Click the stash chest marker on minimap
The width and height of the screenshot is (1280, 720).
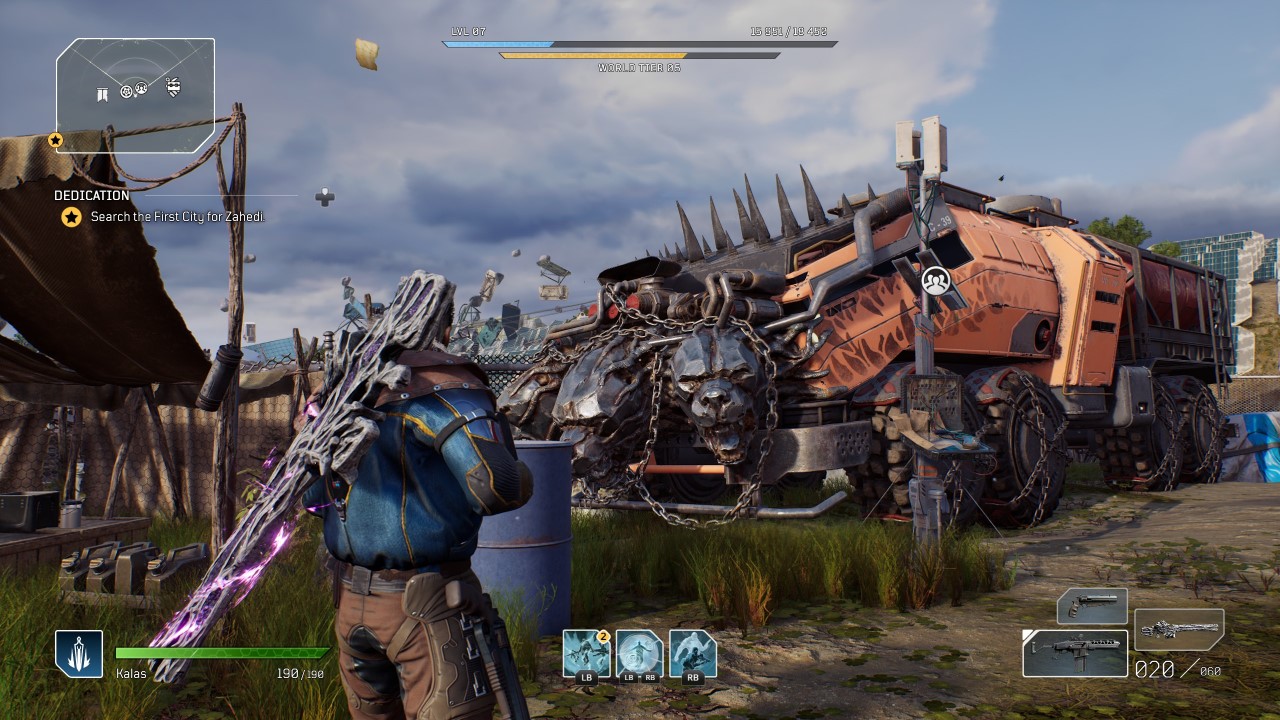tap(174, 88)
